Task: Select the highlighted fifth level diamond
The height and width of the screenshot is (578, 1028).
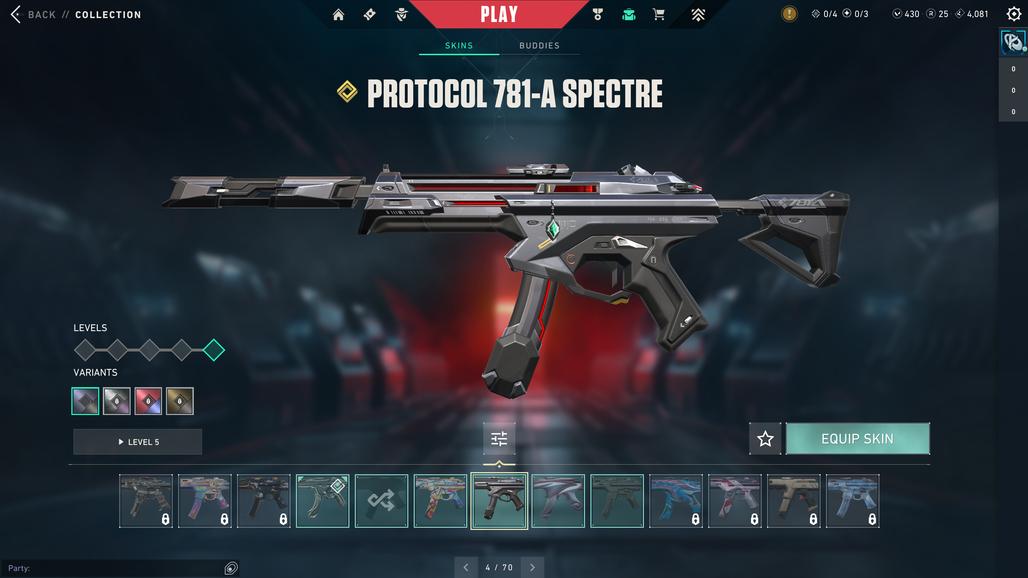Action: click(x=213, y=350)
